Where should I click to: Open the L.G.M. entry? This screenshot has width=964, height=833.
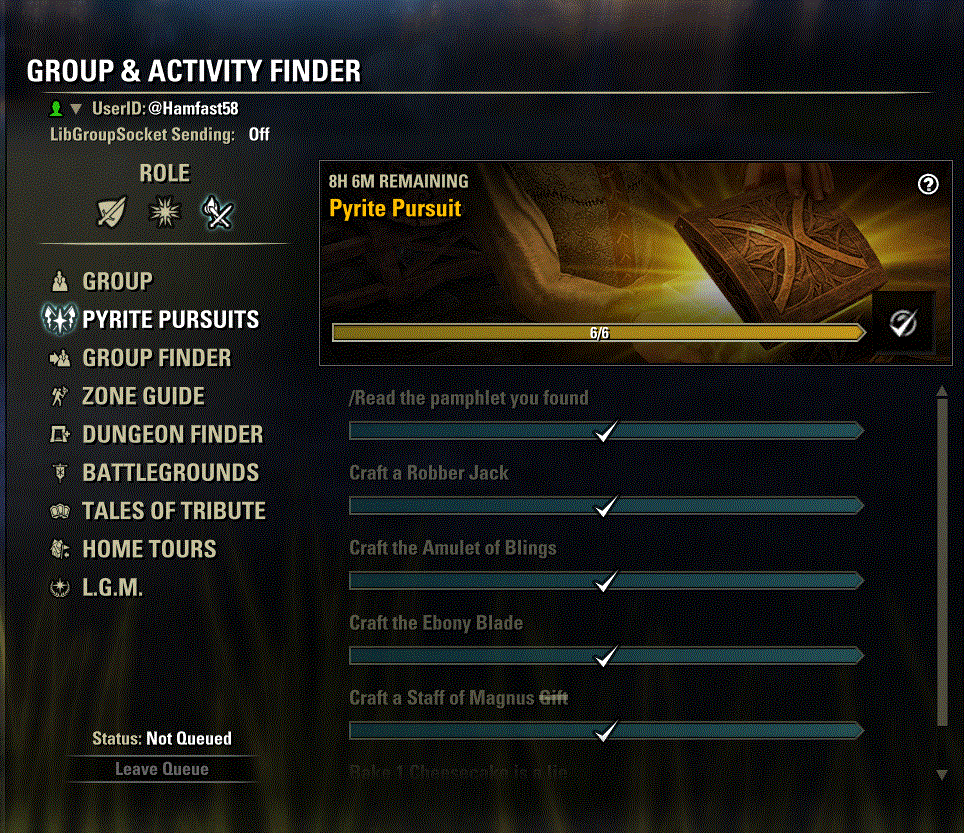(112, 588)
